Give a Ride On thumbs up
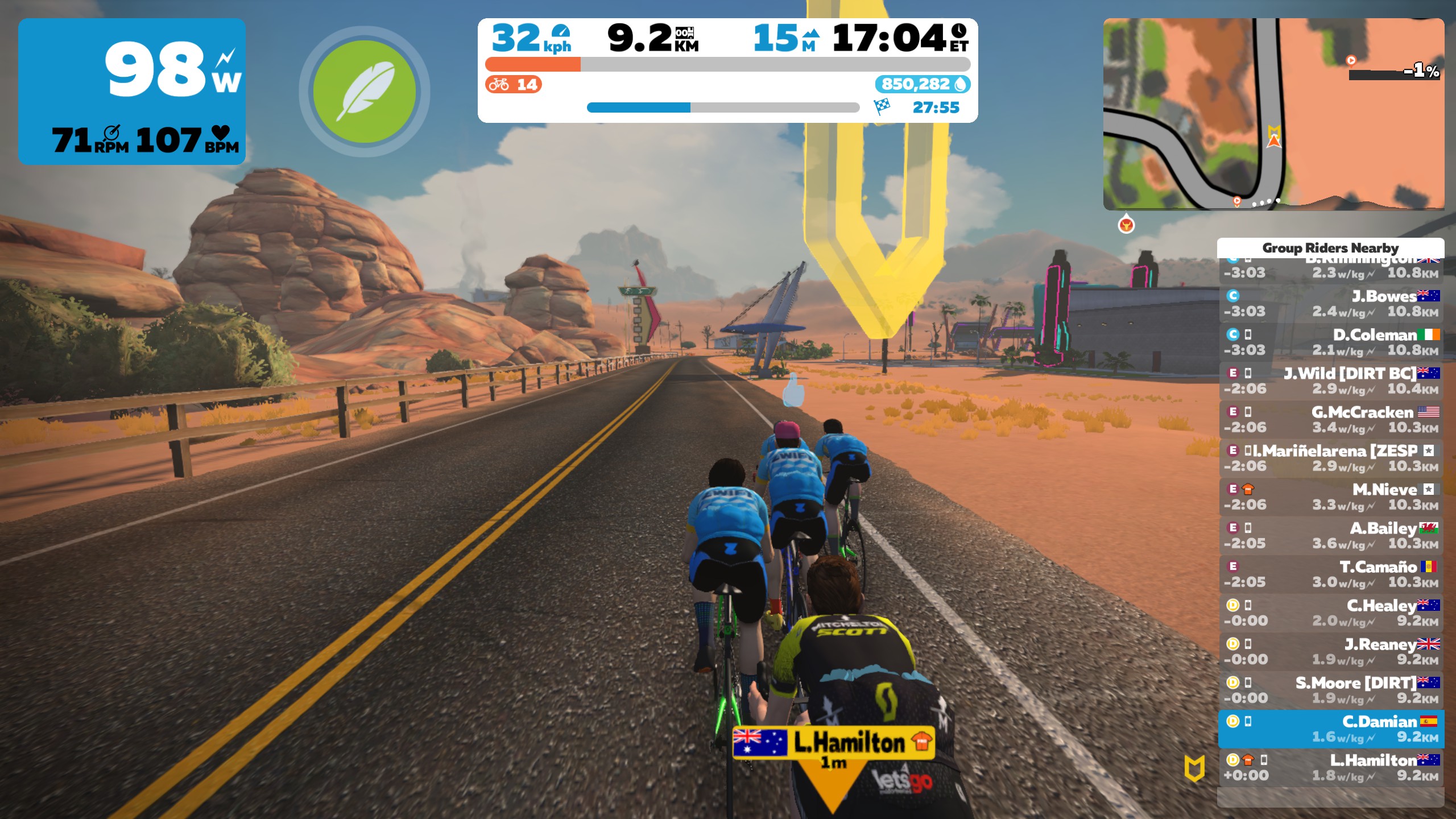 pos(793,391)
